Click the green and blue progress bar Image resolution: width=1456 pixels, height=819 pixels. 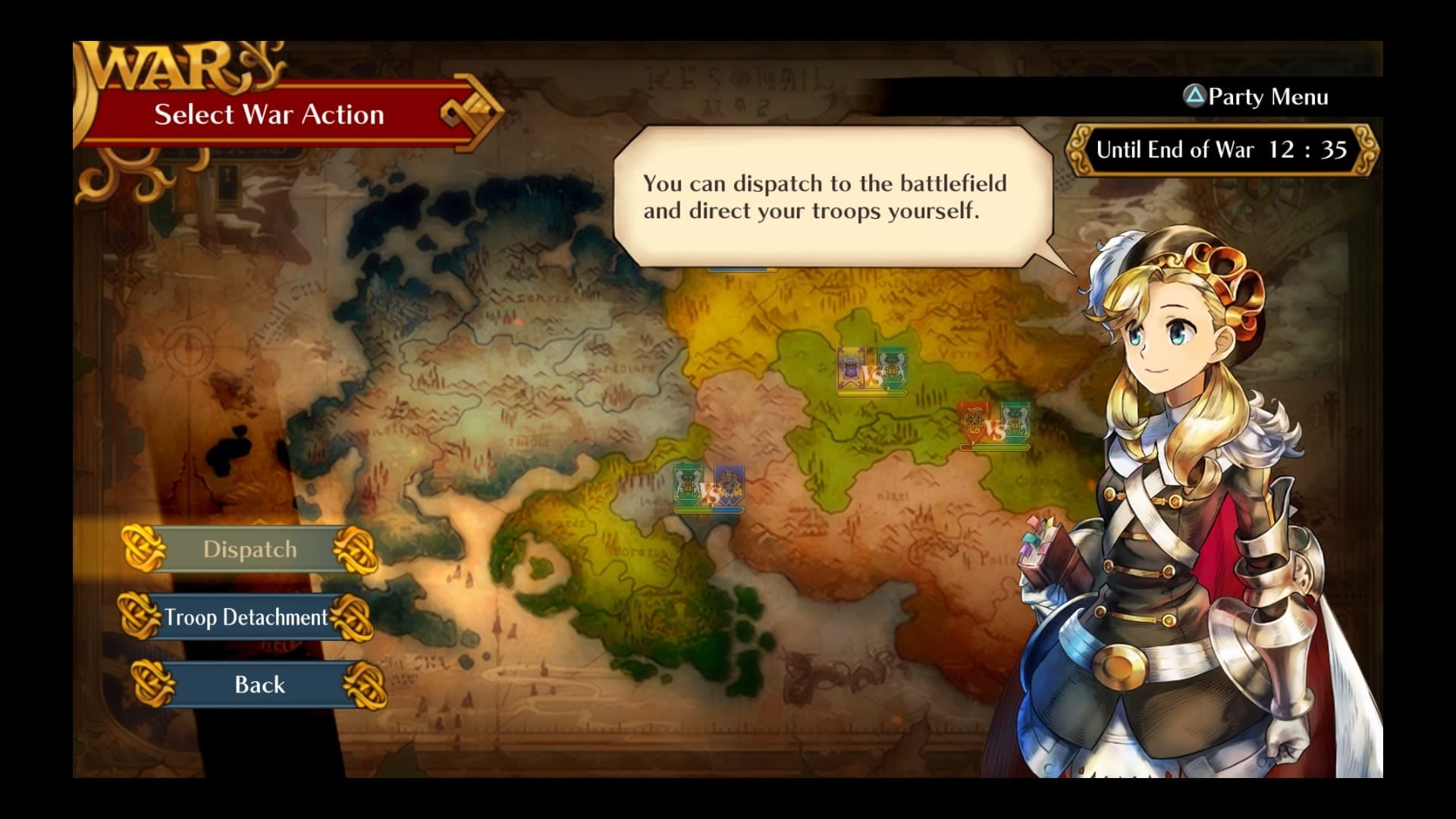click(x=709, y=510)
